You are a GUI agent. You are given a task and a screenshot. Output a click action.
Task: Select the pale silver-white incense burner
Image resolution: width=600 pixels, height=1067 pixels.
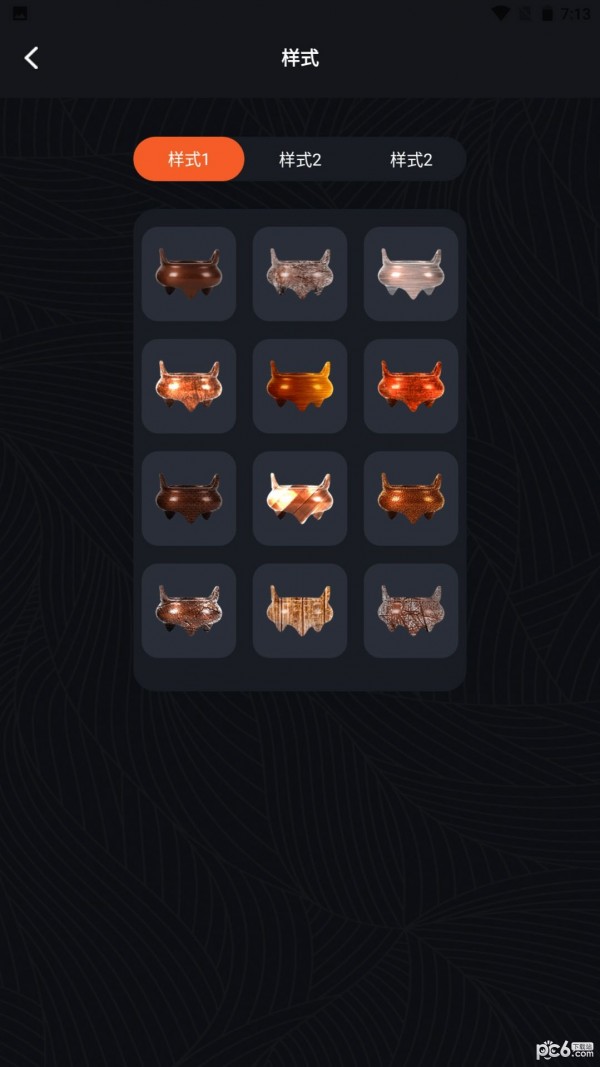click(x=411, y=273)
